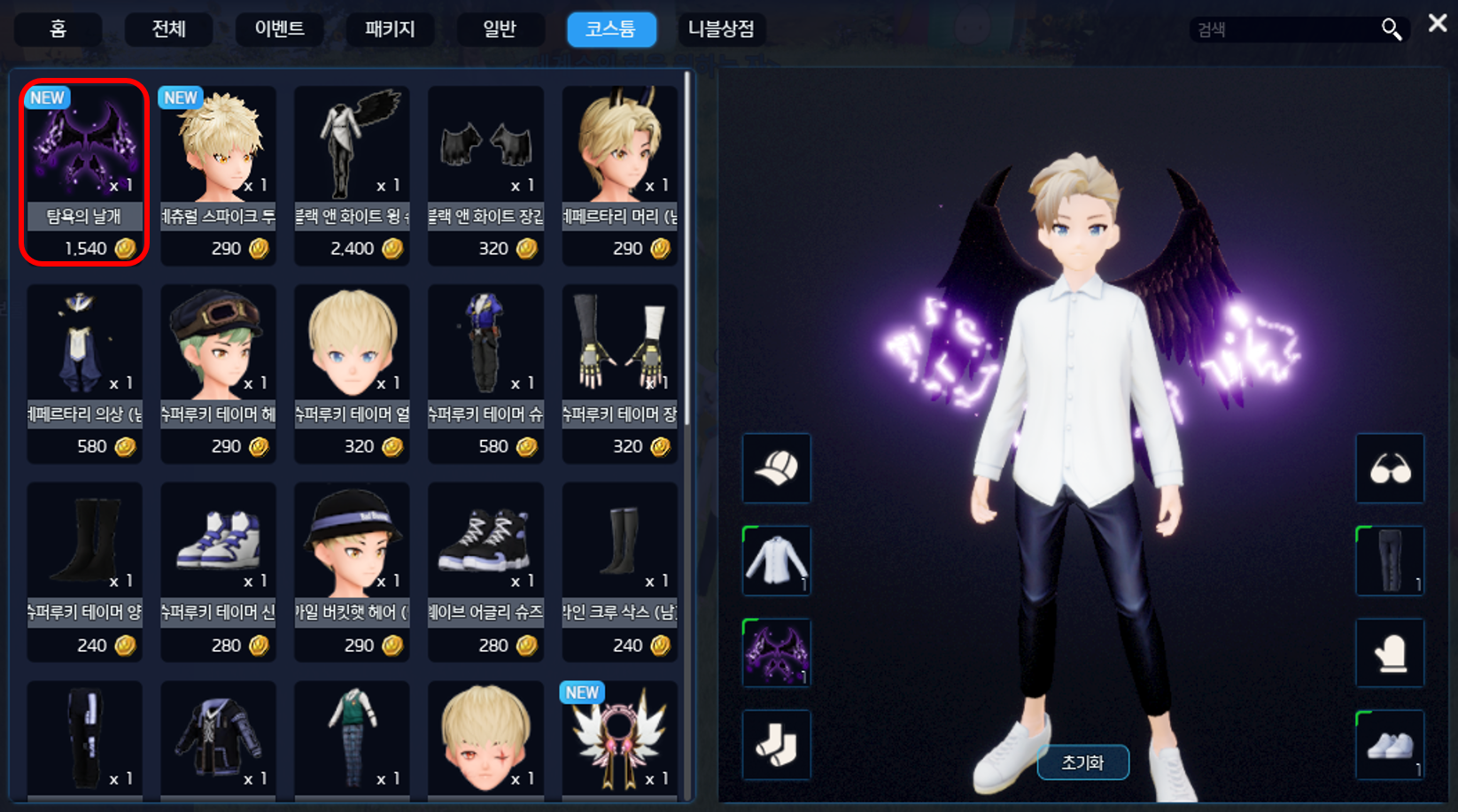Open the sunglasses equipment slot

(x=1389, y=468)
